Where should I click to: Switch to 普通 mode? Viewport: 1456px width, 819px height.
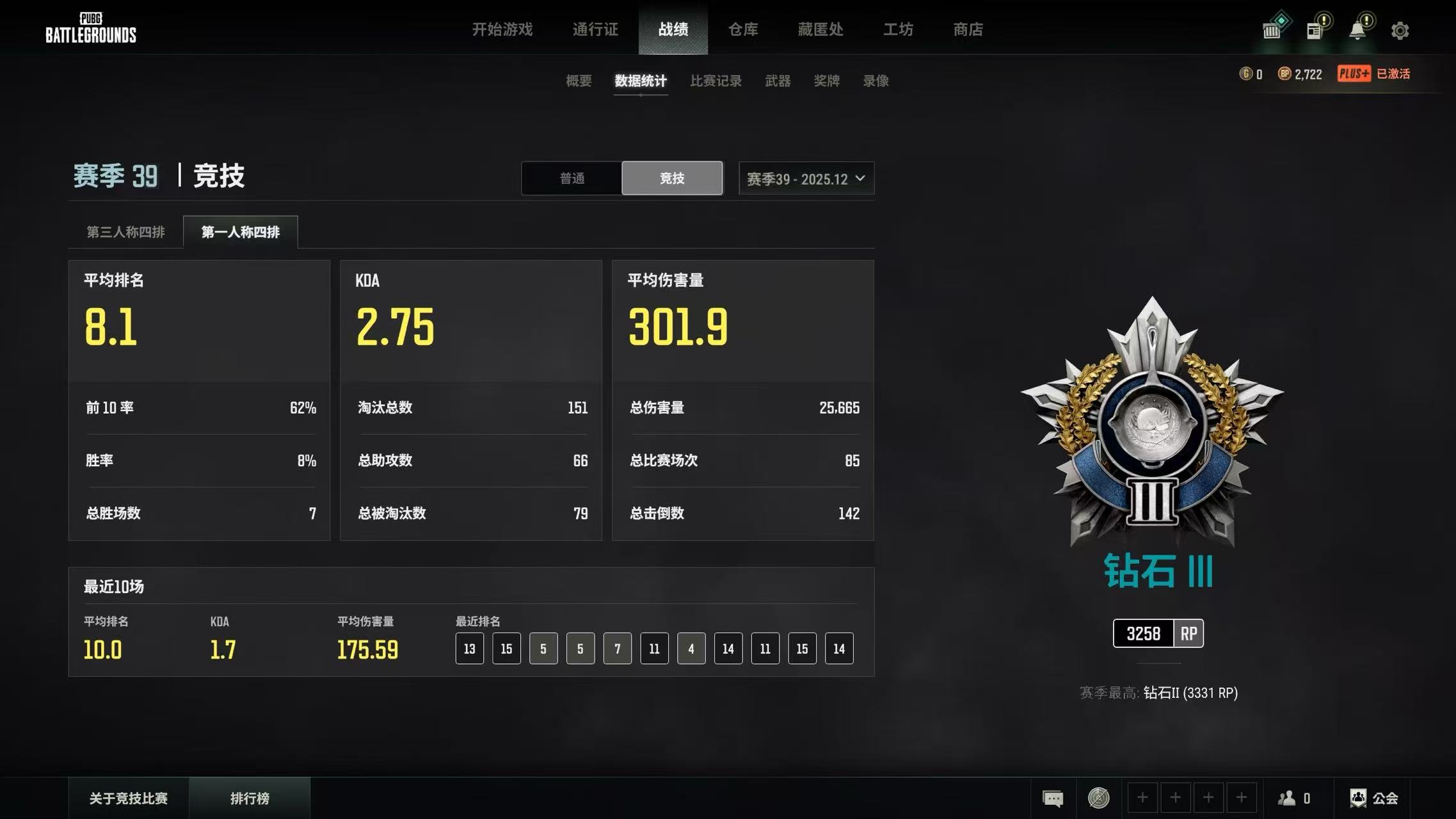tap(572, 178)
